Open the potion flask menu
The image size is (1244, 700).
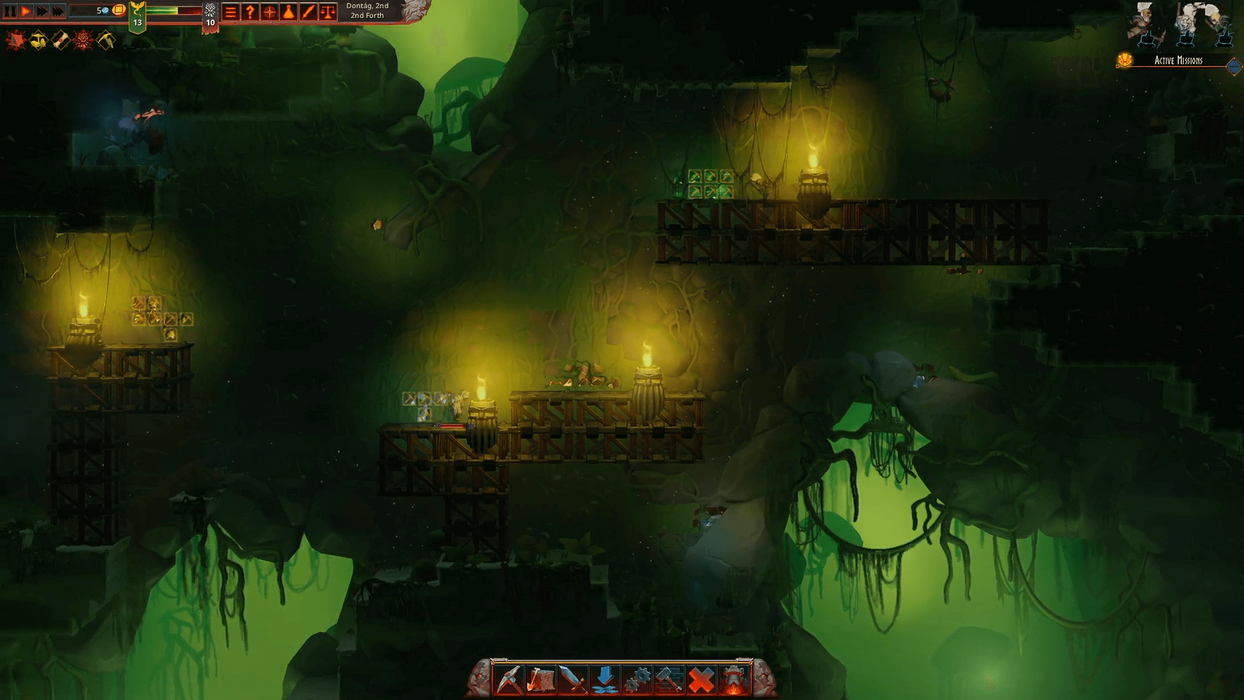pyautogui.click(x=288, y=12)
